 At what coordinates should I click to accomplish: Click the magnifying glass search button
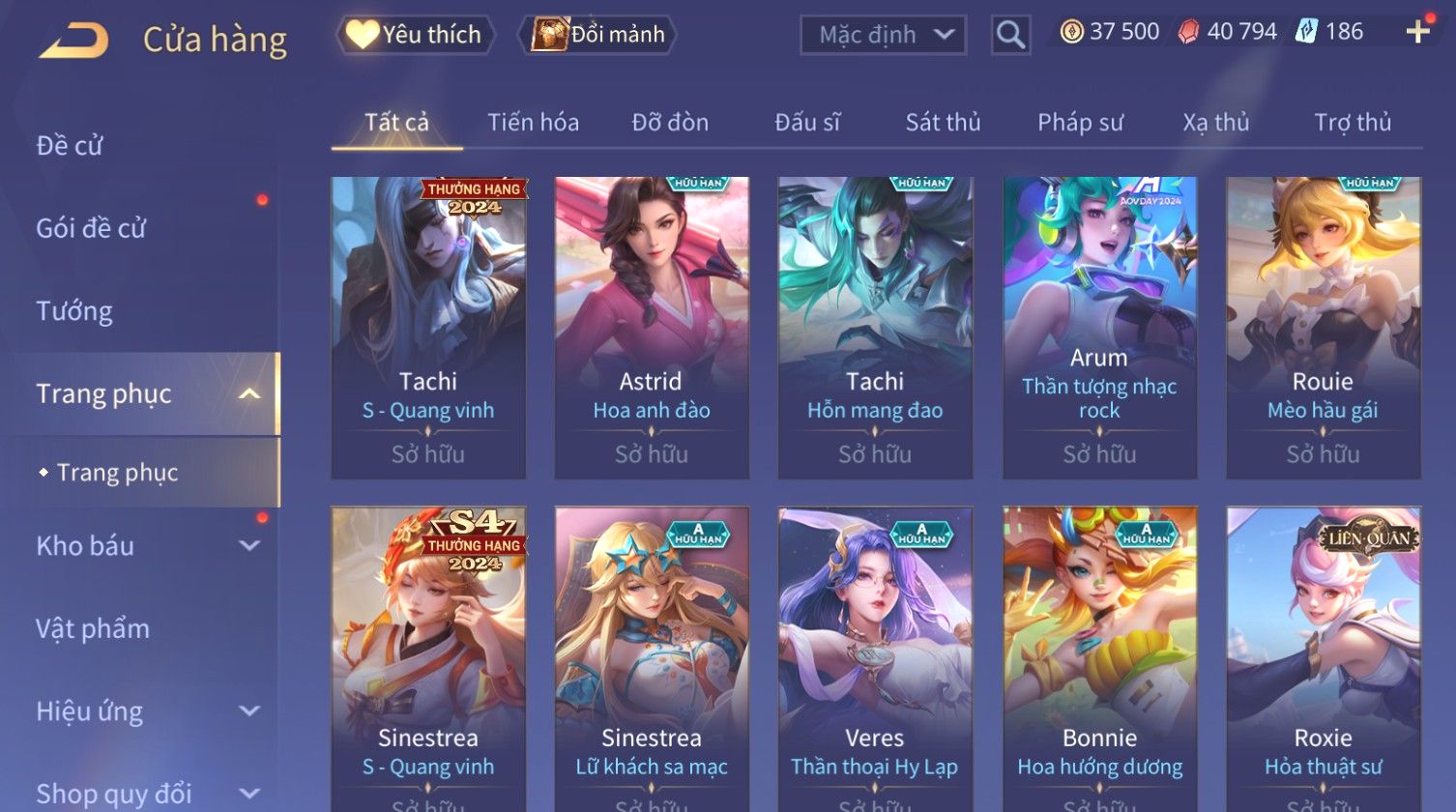coord(1010,36)
